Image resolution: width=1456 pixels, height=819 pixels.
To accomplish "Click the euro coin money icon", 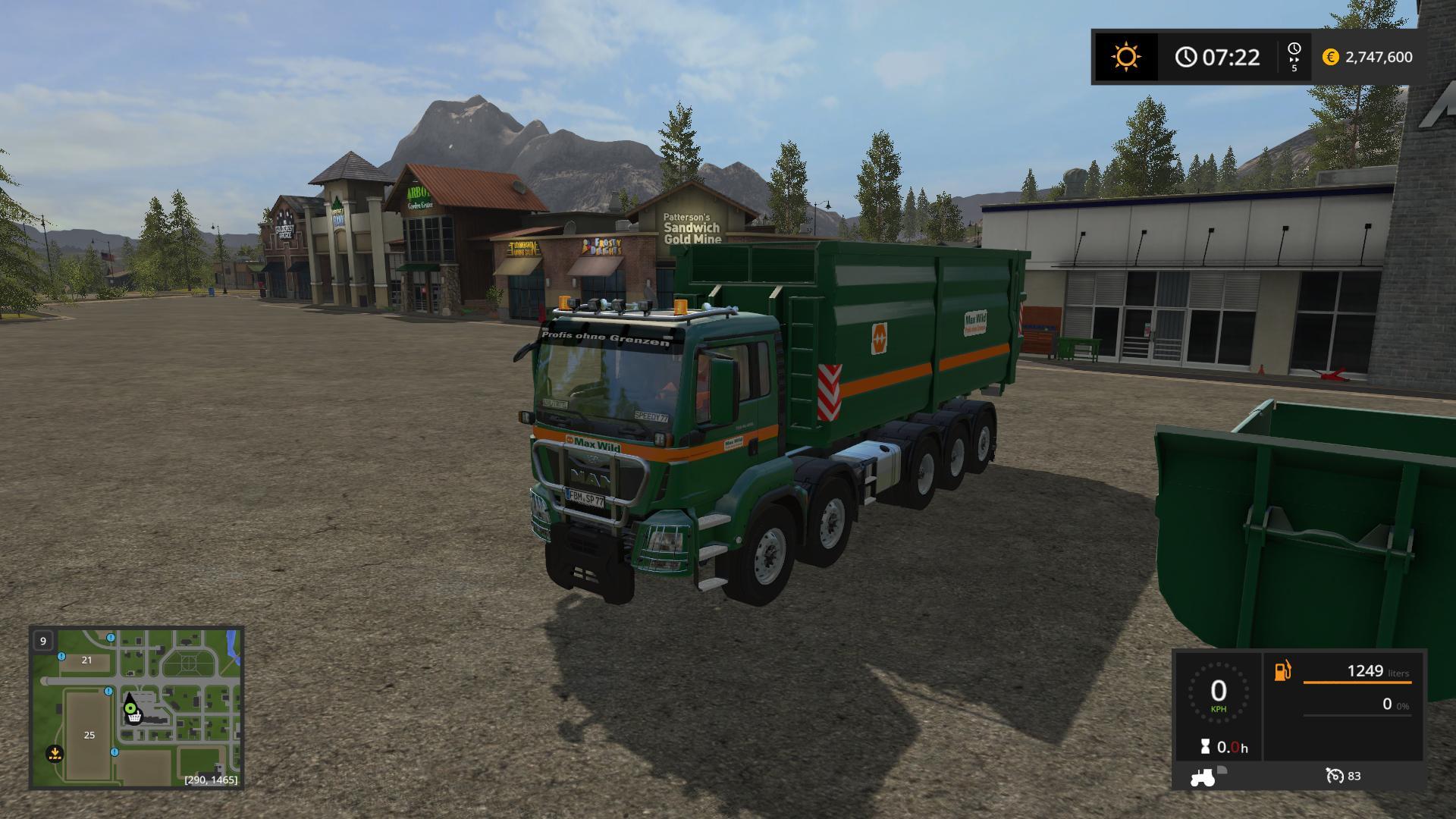I will 1330,57.
